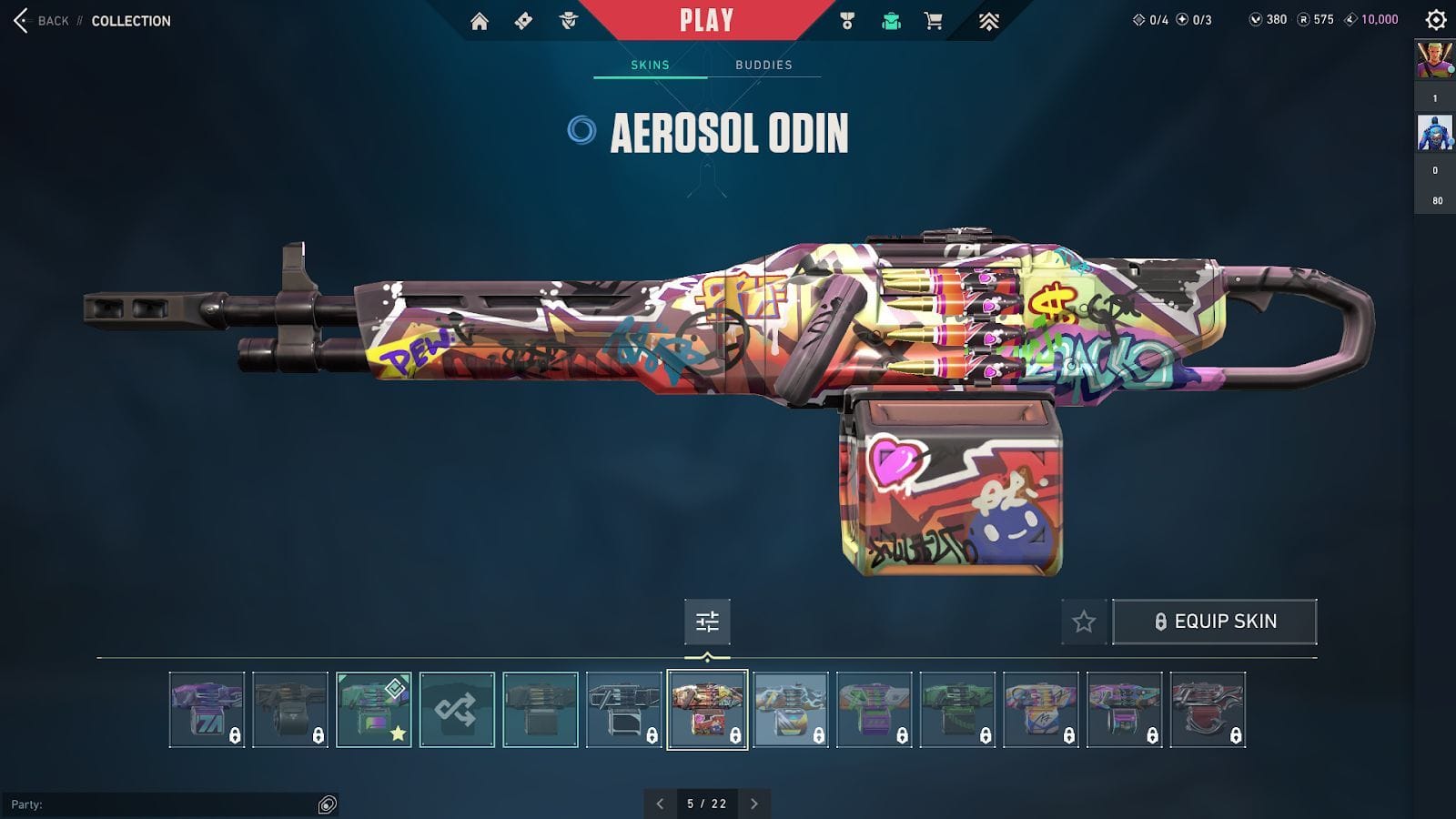This screenshot has height=819, width=1456.
Task: Toggle the favorite star next to Equip Skin
Action: point(1083,622)
